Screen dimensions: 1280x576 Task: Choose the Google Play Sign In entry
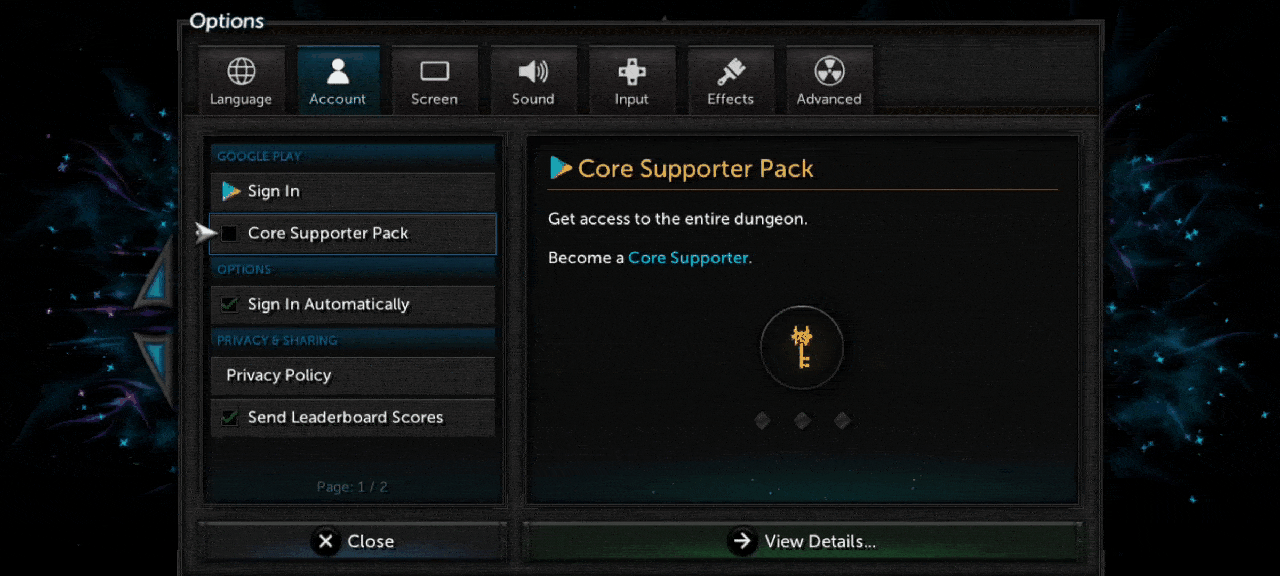[353, 191]
